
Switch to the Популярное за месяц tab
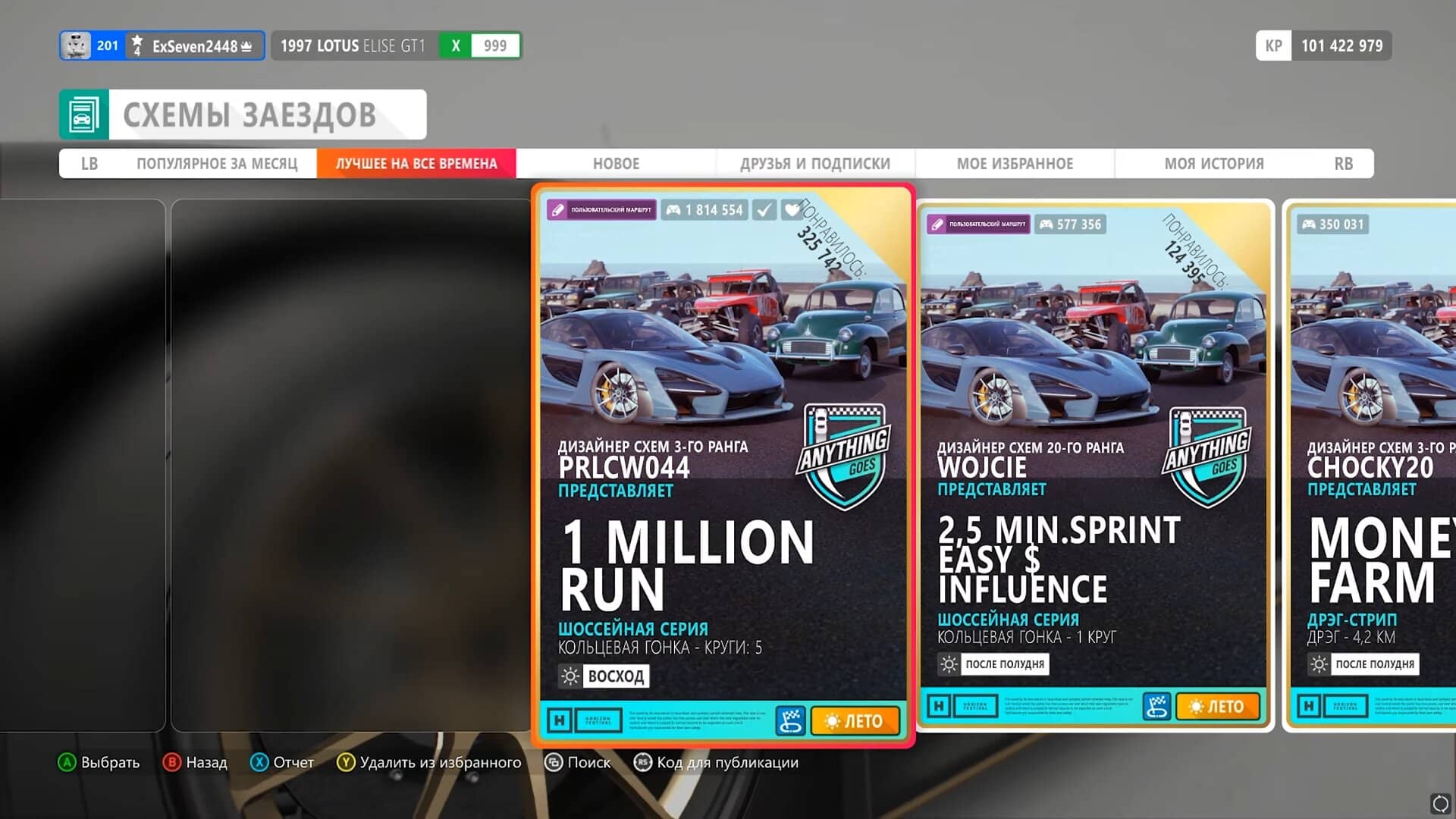[x=217, y=164]
